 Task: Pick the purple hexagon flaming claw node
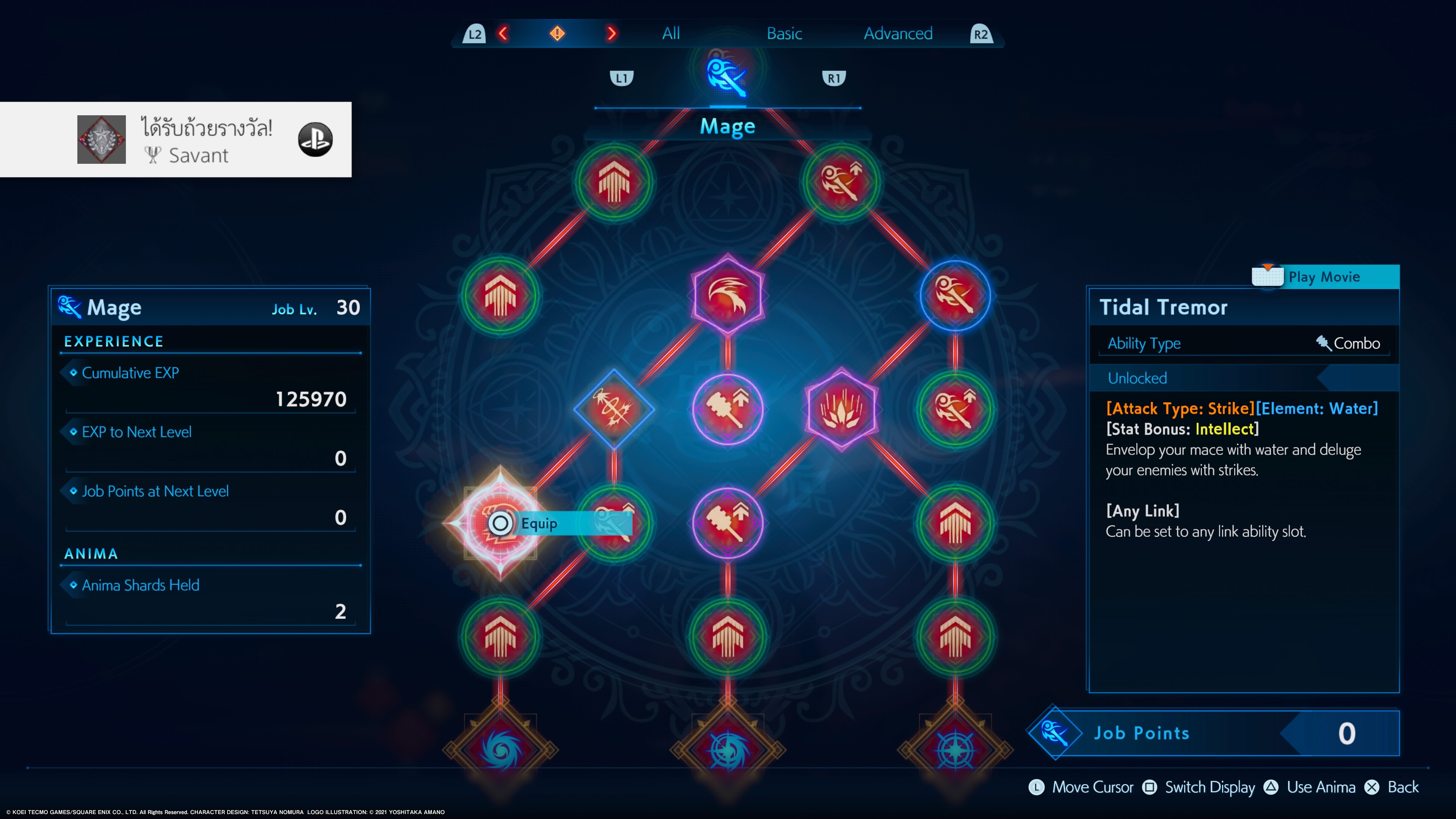pyautogui.click(x=841, y=409)
